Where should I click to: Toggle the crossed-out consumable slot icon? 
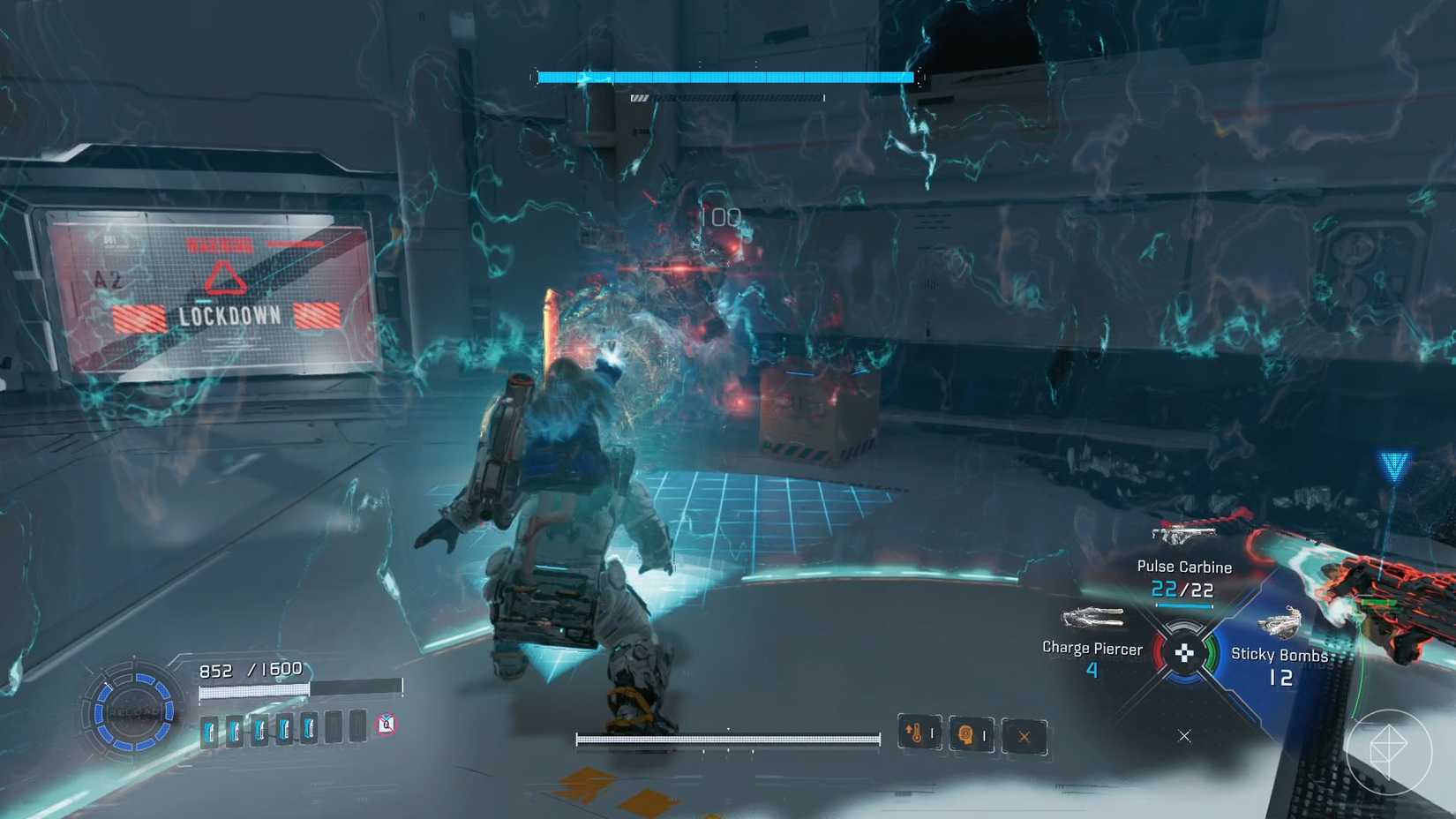click(383, 724)
